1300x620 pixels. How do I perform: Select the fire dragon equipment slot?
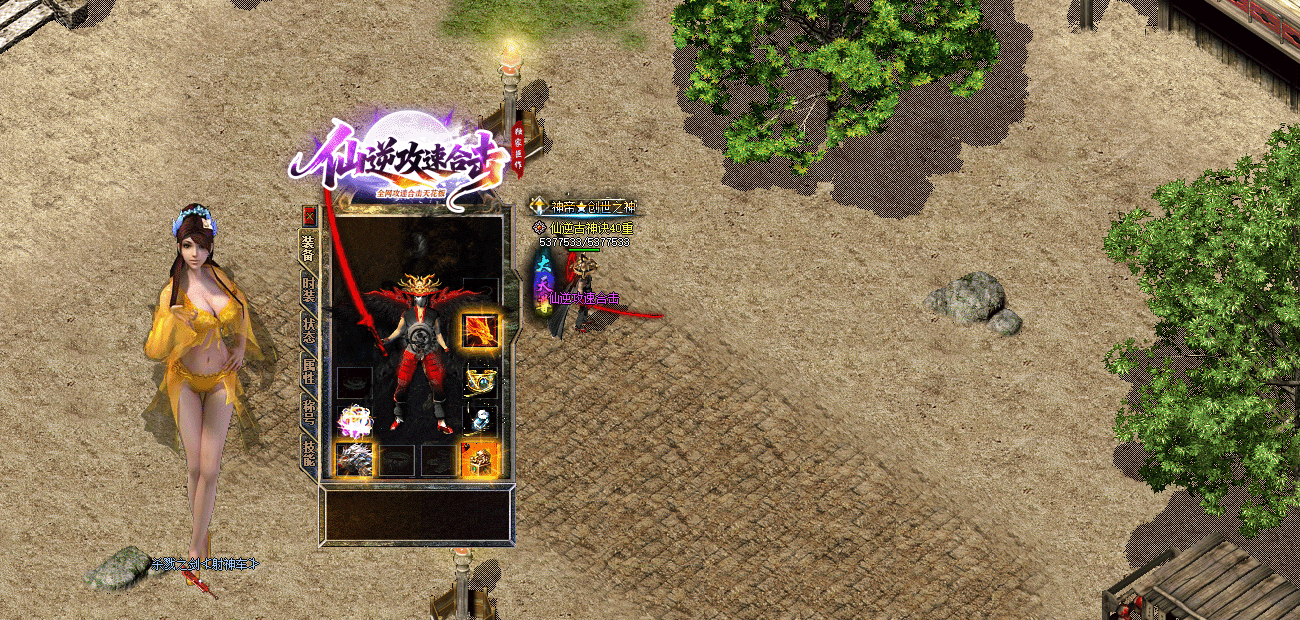point(480,330)
